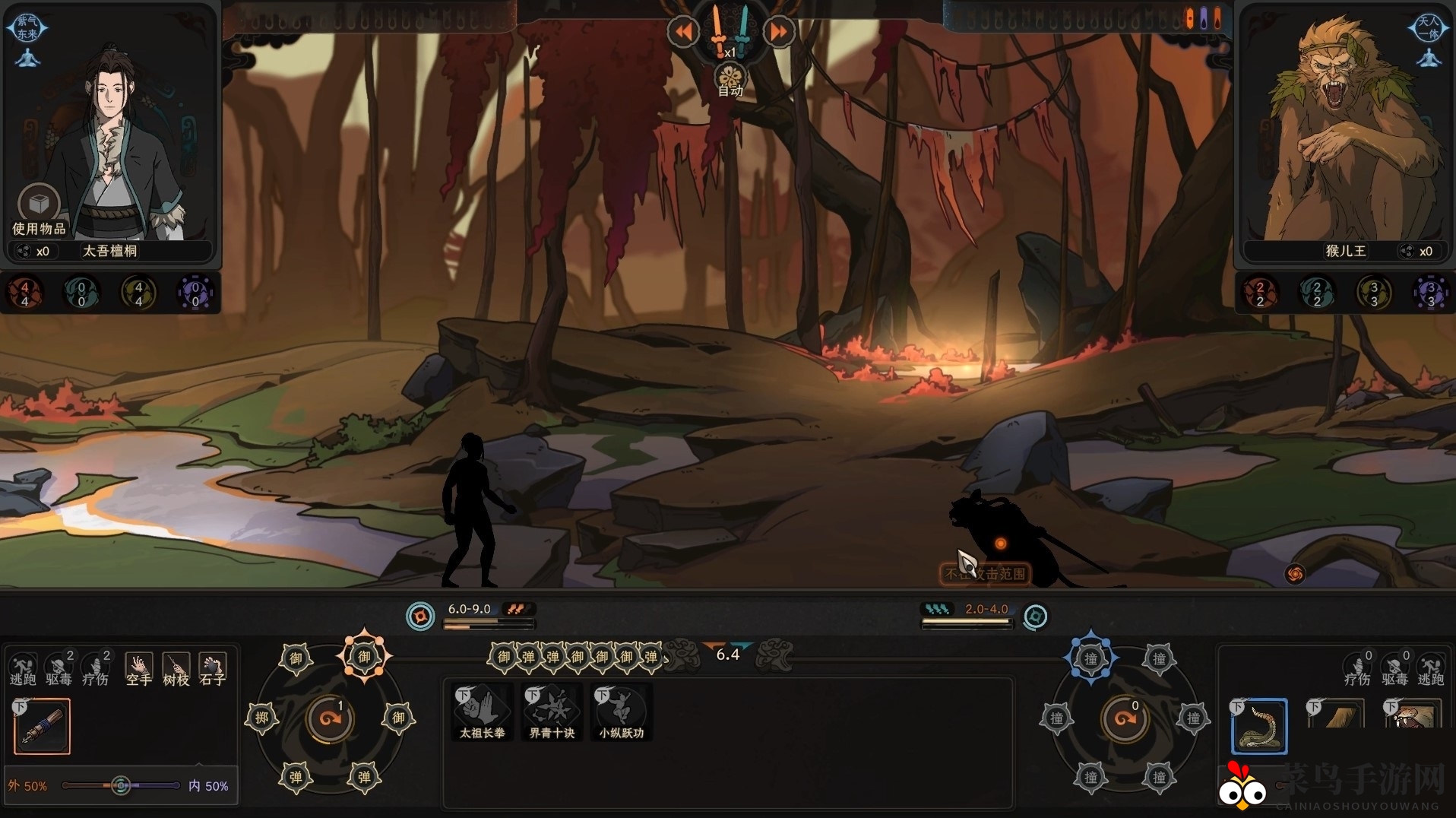Open the 使用物品 use-item button
1456x818 pixels.
39,205
